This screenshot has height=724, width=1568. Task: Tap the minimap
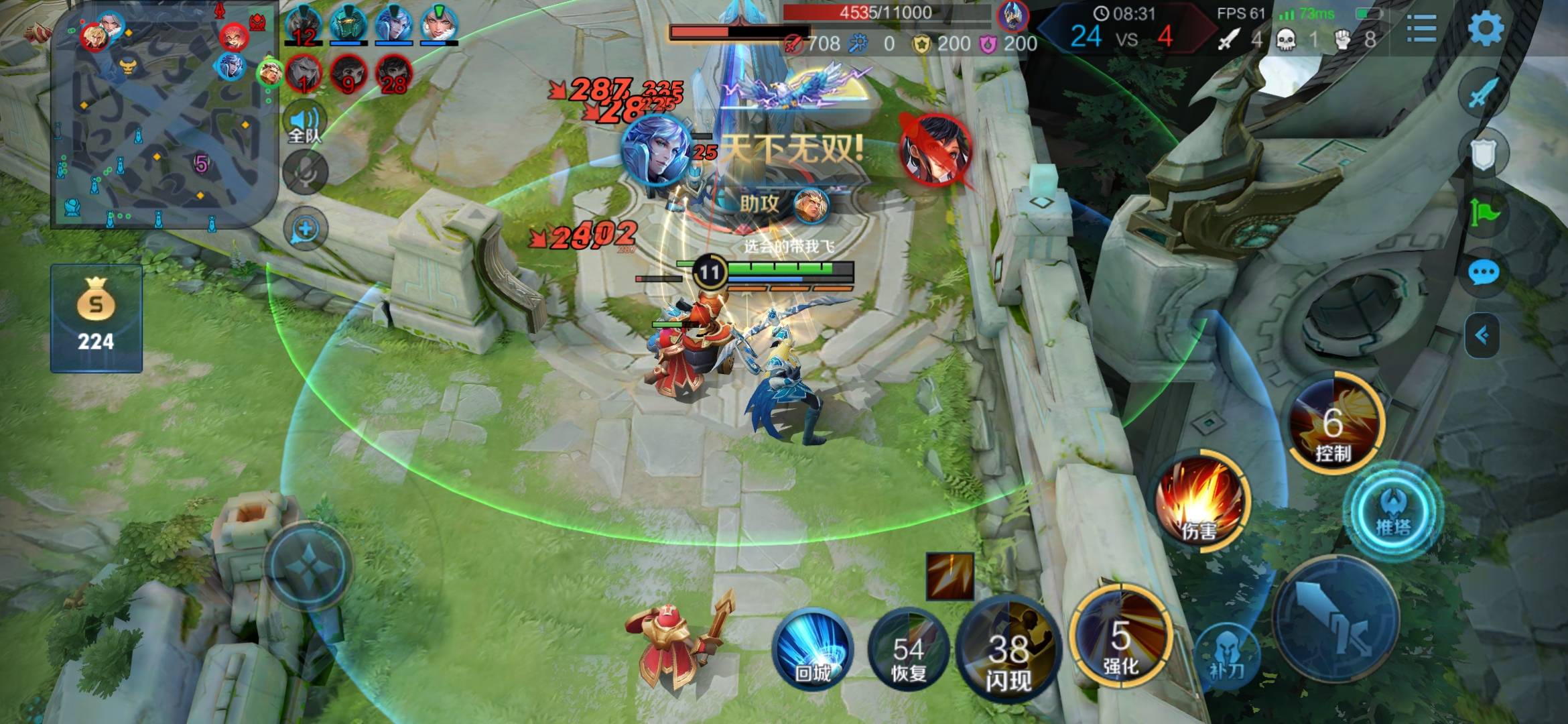(x=164, y=117)
